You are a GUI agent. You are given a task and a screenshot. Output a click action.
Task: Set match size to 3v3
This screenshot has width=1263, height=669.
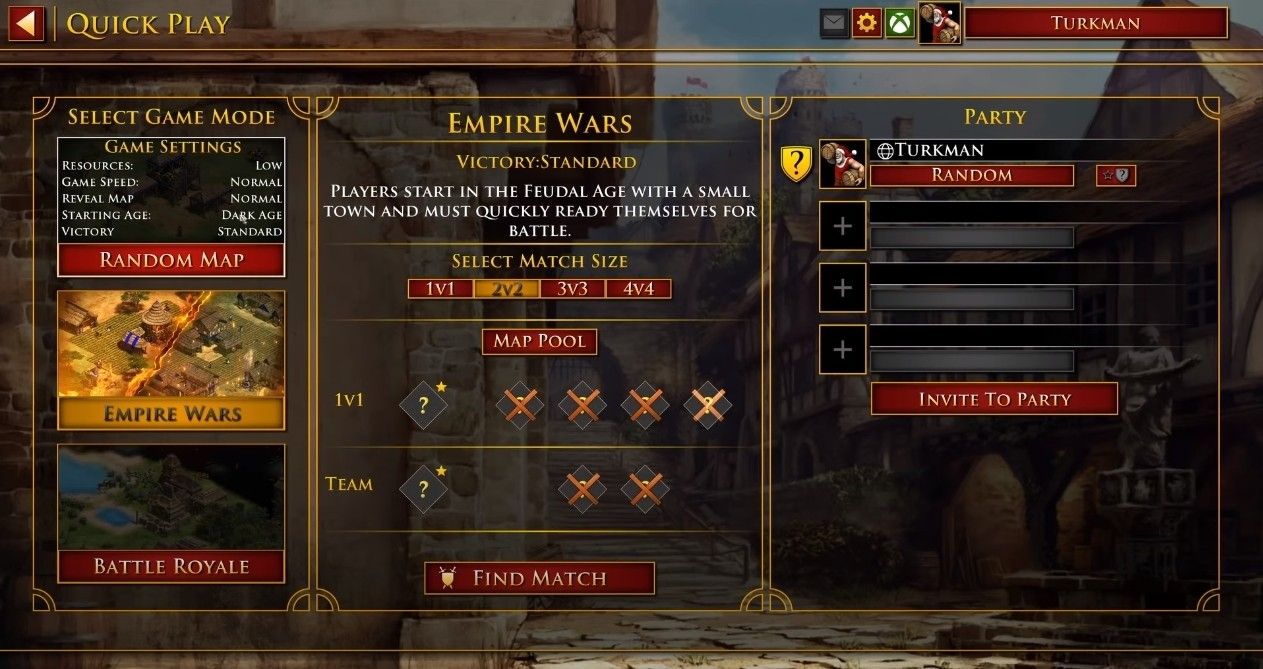point(573,289)
